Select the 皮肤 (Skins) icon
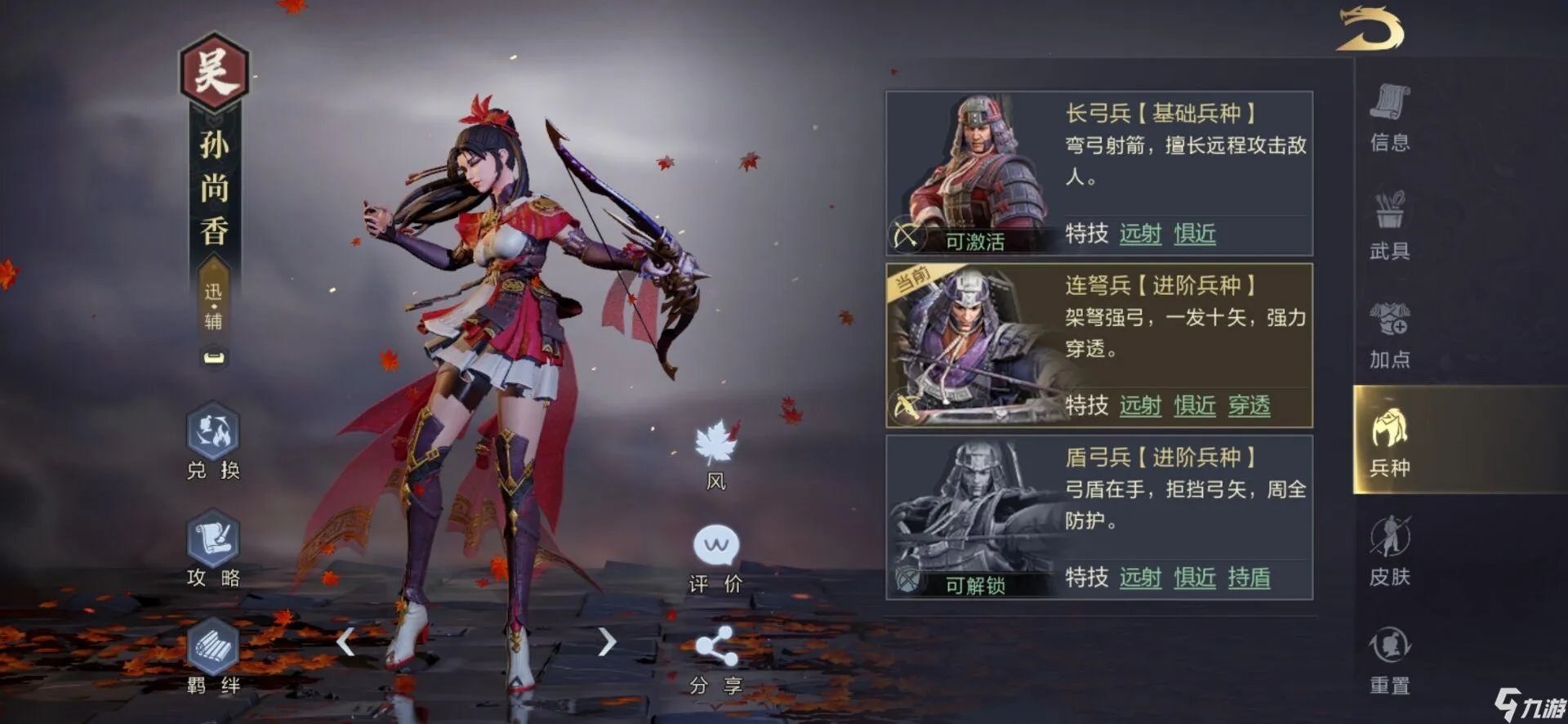This screenshot has width=1568, height=724. click(x=1391, y=556)
